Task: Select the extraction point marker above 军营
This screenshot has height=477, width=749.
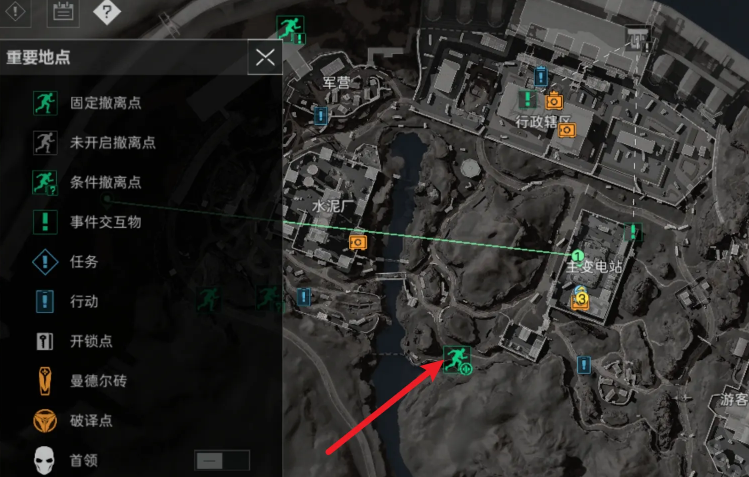Action: 291,29
